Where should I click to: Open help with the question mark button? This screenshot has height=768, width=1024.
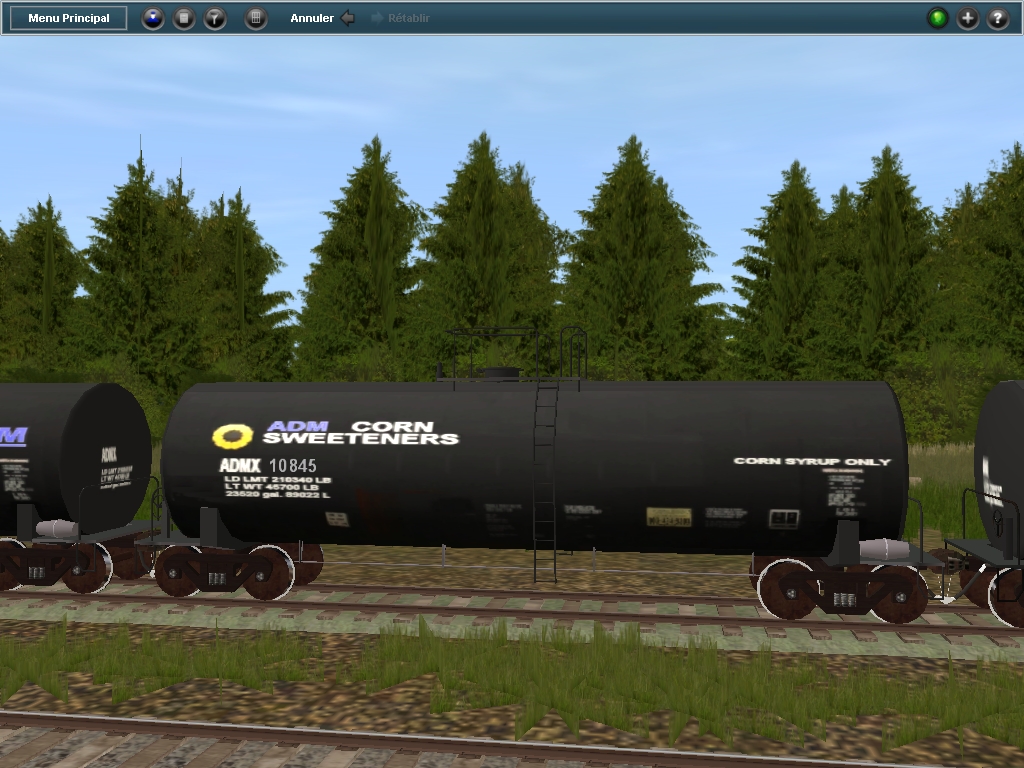pyautogui.click(x=998, y=18)
